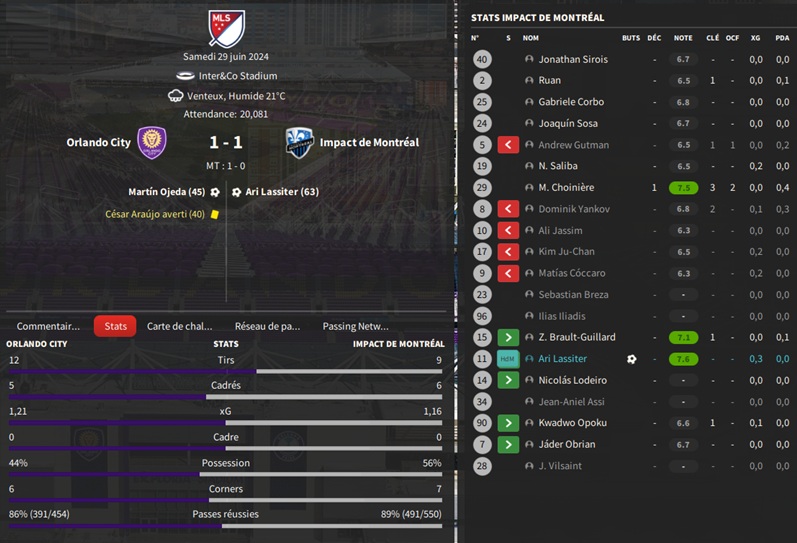Sort the list by NOTE column

(x=683, y=38)
